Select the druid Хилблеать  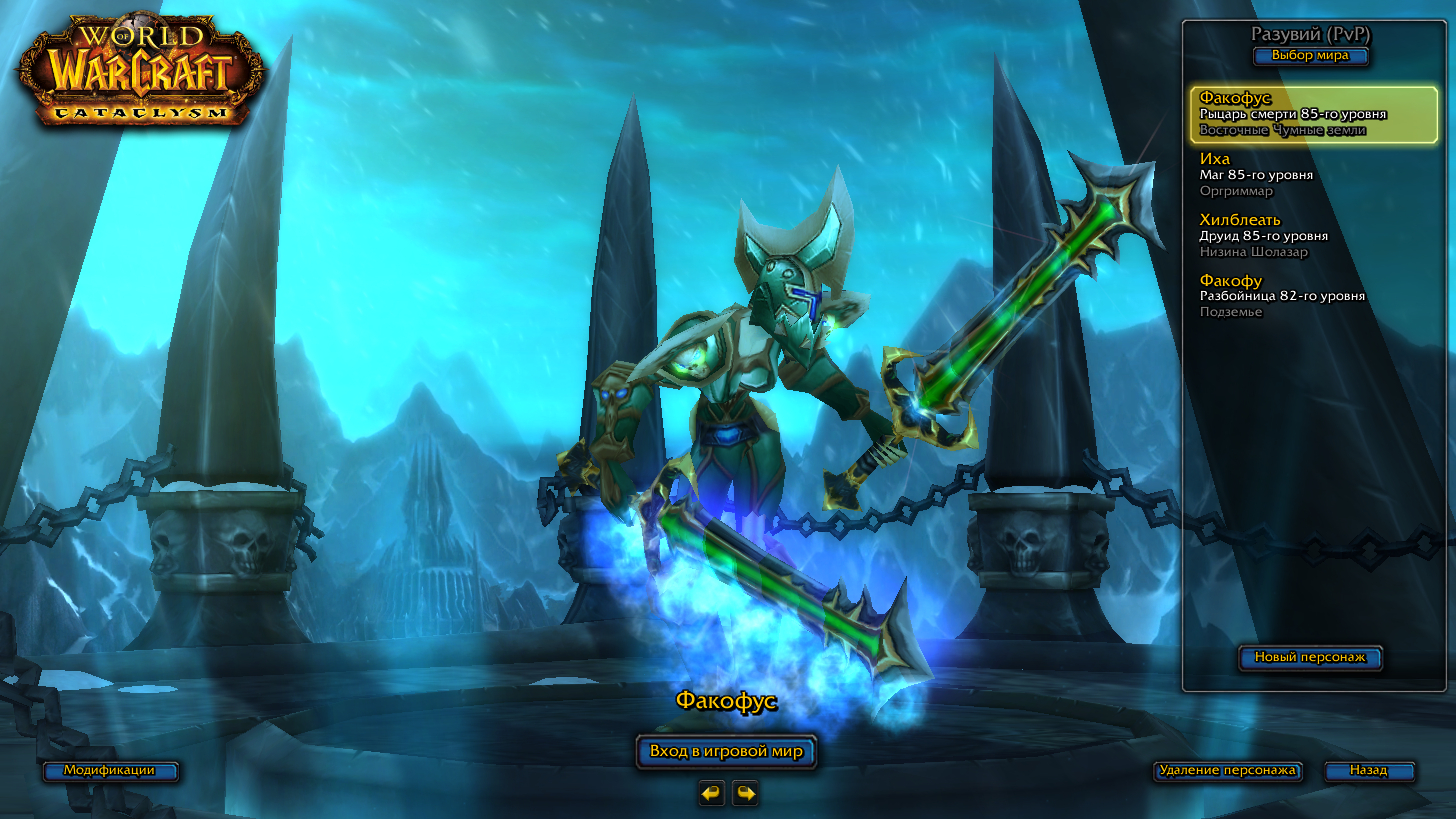[1310, 236]
